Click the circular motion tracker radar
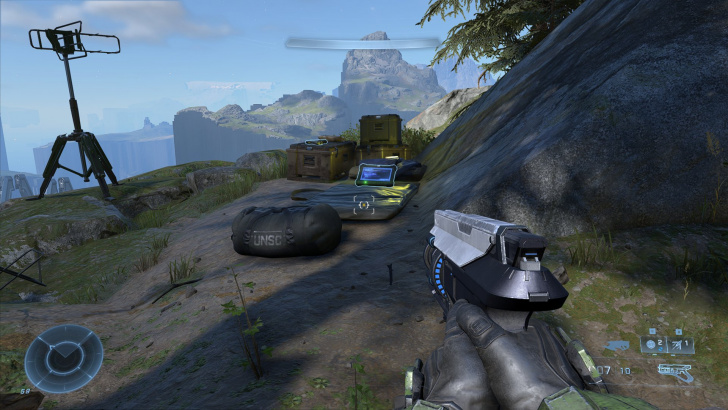Image resolution: width=728 pixels, height=410 pixels. click(x=64, y=359)
